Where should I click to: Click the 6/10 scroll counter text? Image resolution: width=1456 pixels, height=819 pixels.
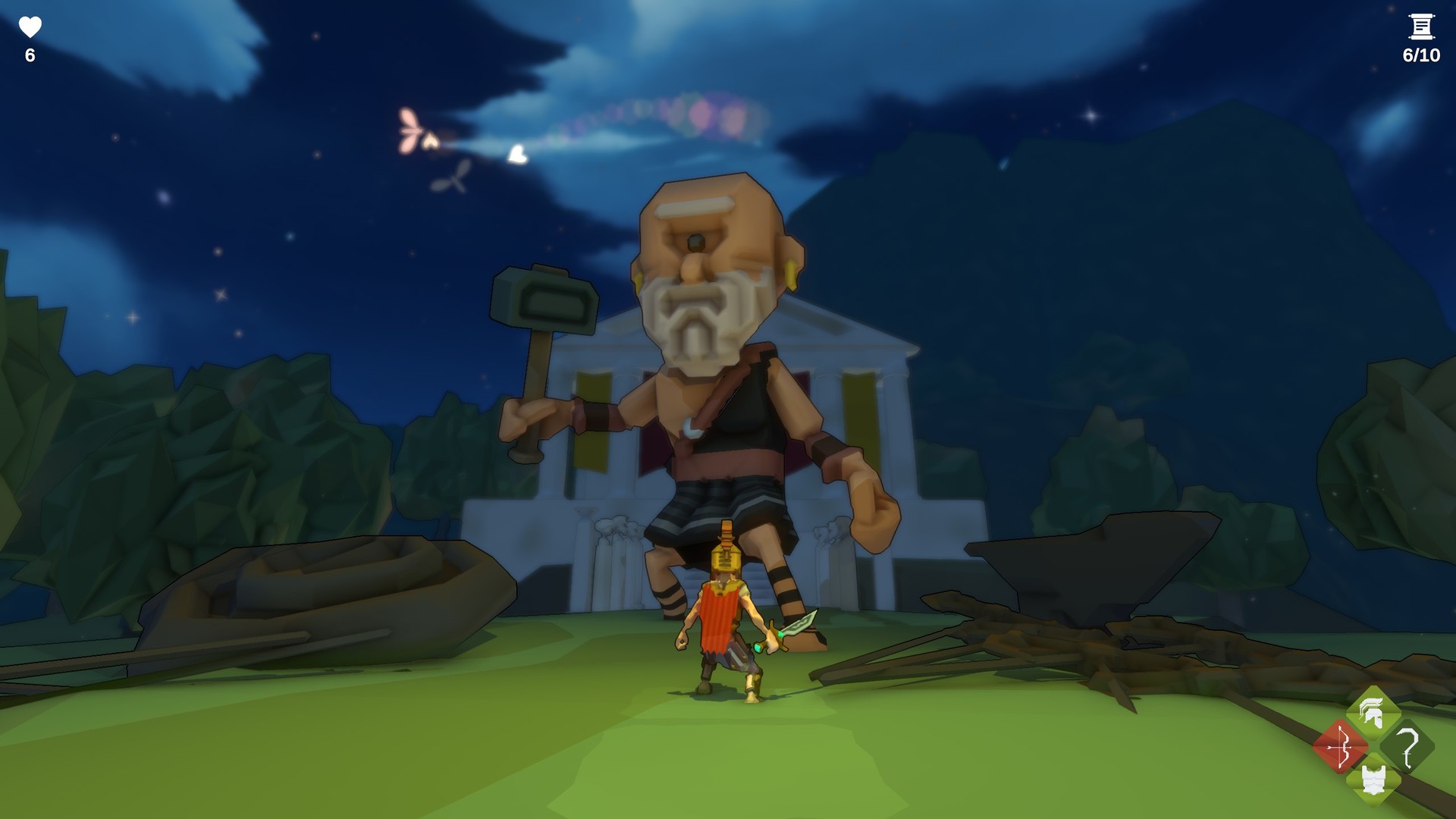click(1420, 55)
